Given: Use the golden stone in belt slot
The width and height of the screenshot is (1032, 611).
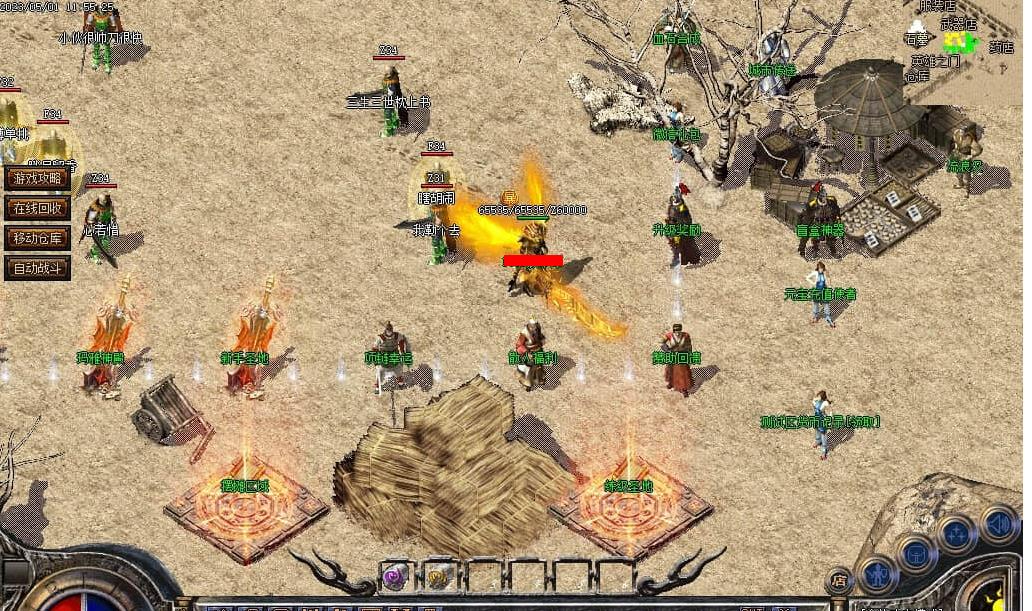Looking at the screenshot, I should click(x=439, y=576).
